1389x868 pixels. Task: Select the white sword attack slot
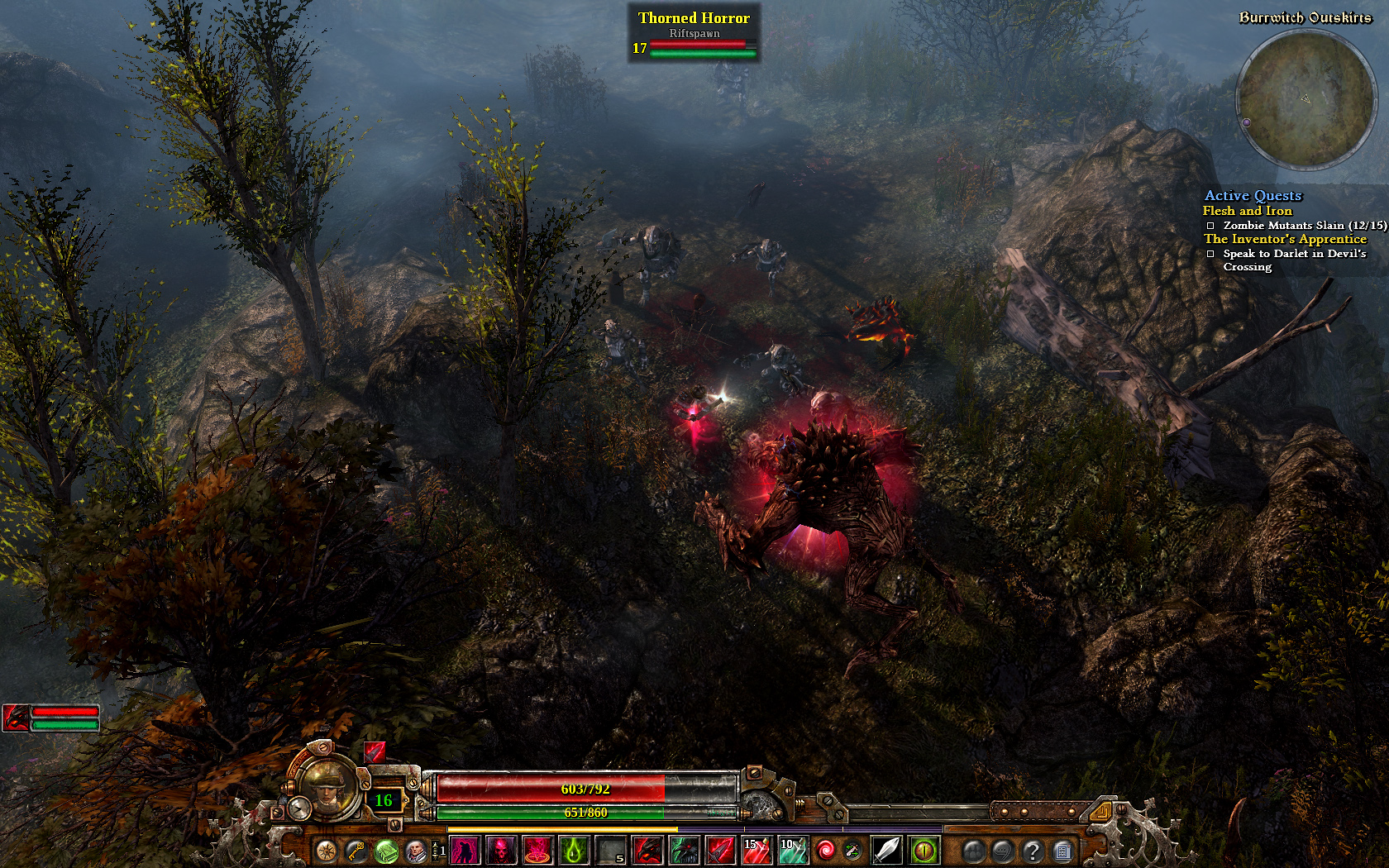[886, 850]
